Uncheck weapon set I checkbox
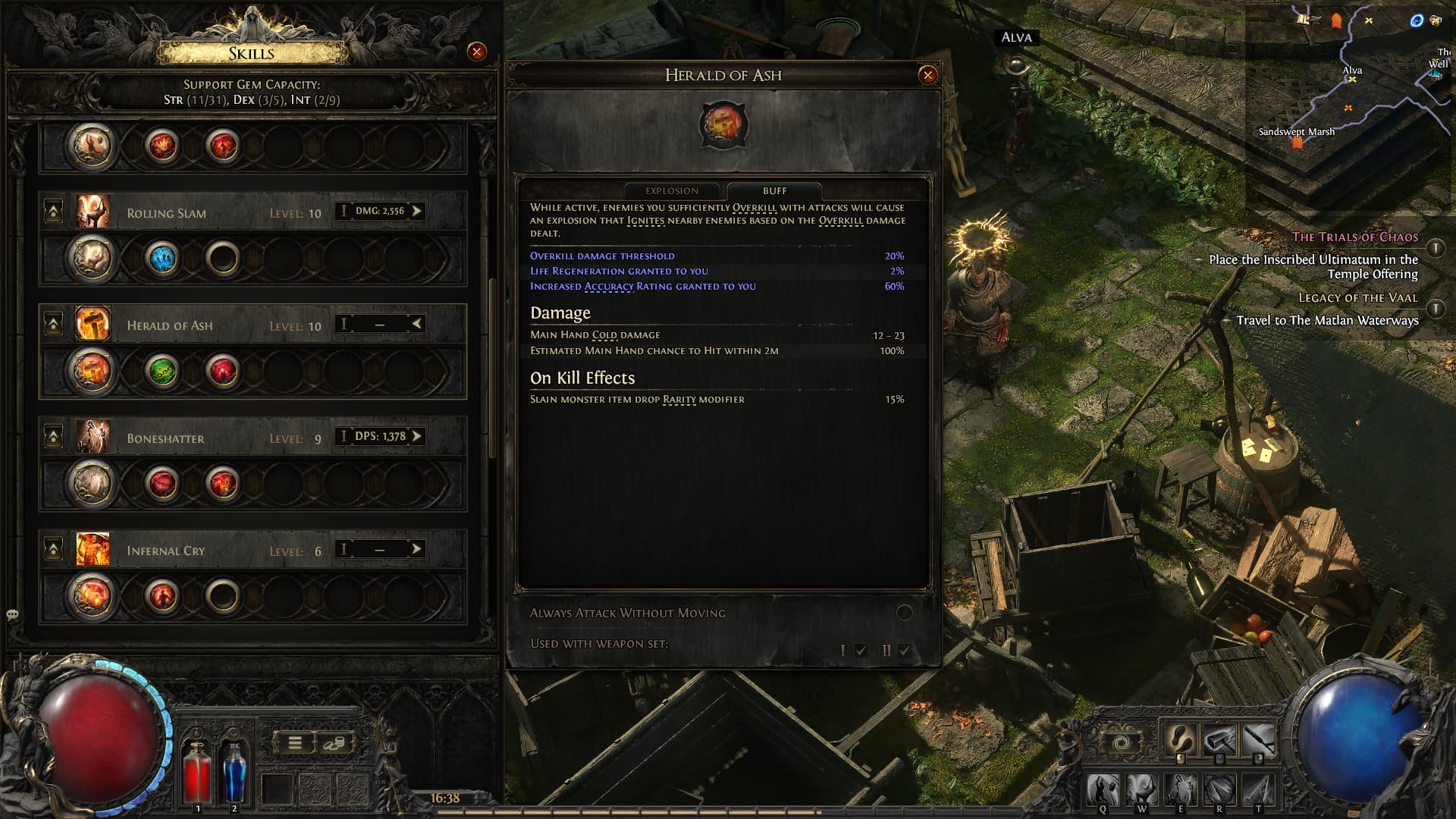Screen dimensions: 1456x819 tap(861, 650)
